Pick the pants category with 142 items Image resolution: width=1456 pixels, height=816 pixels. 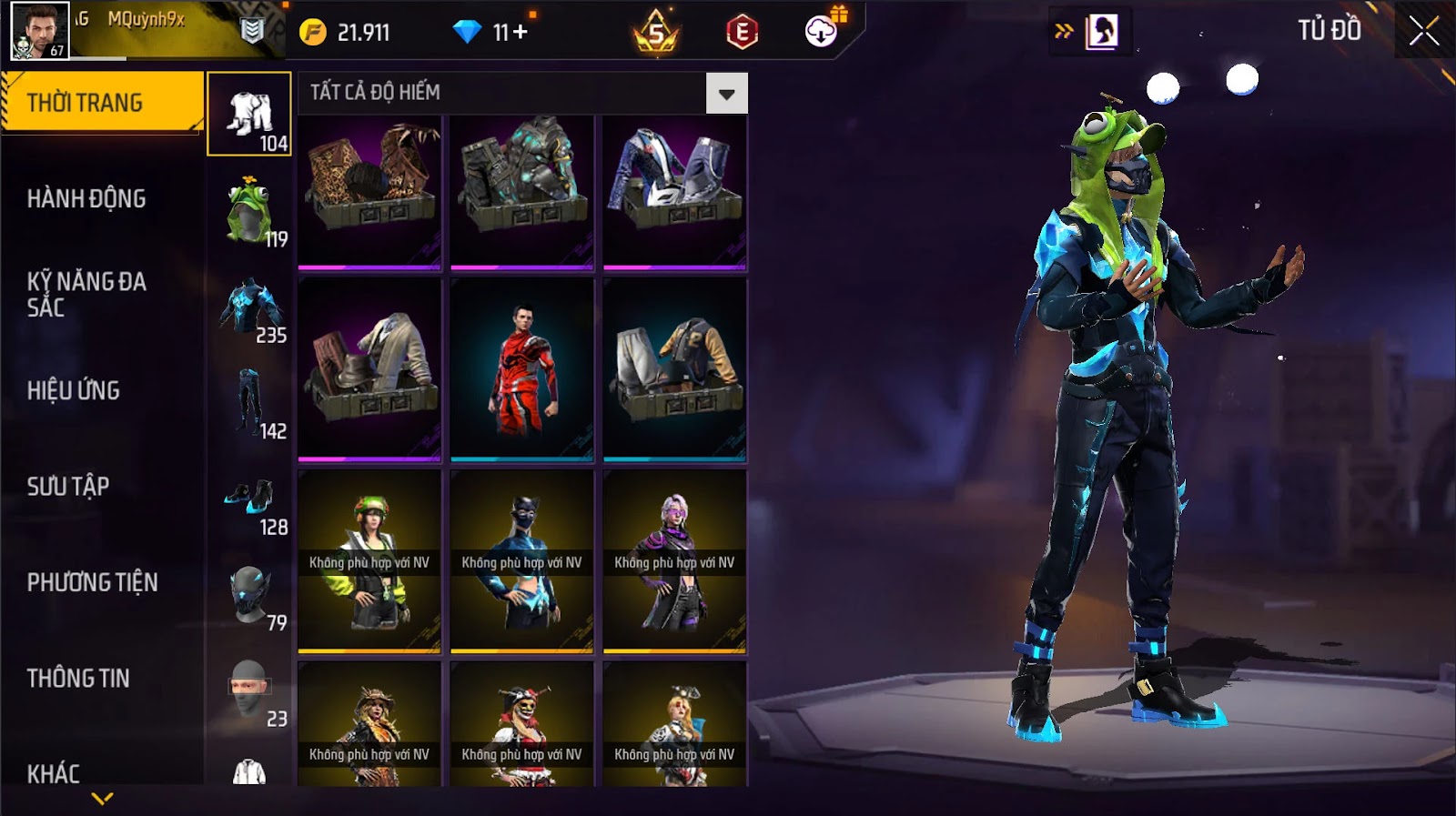249,403
